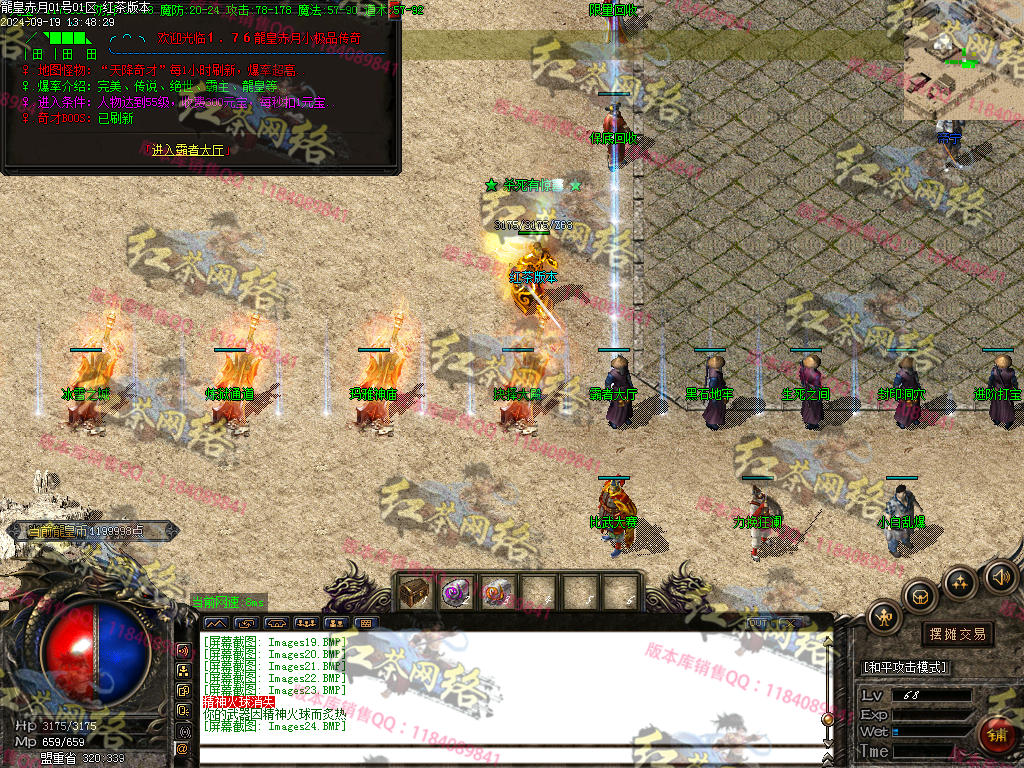Open the four-star skills round button
The width and height of the screenshot is (1024, 768).
pyautogui.click(x=960, y=582)
